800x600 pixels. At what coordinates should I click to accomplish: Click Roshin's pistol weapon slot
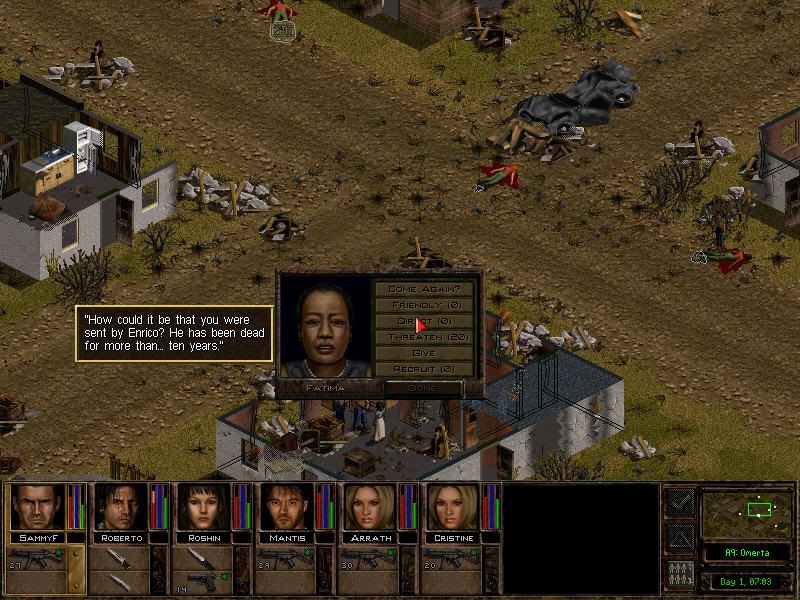tap(203, 558)
